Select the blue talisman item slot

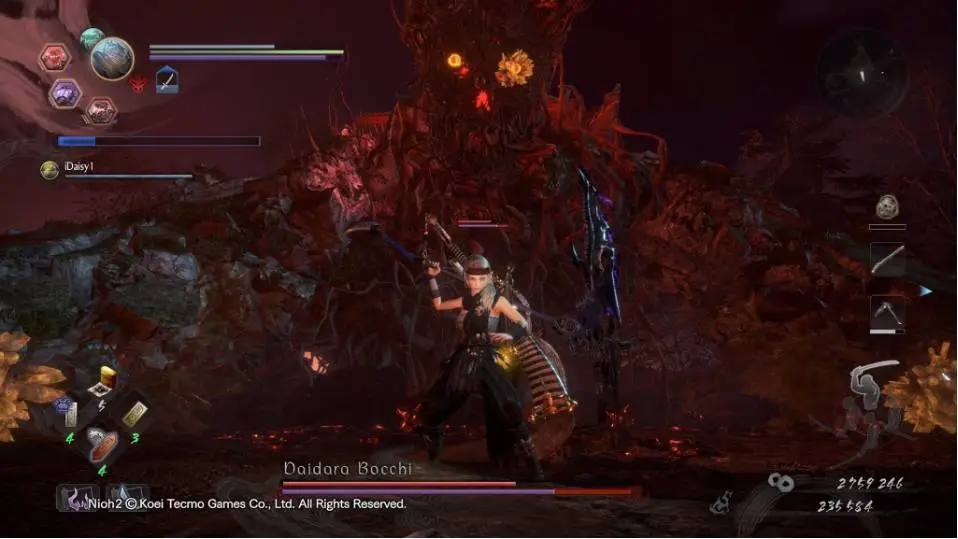(x=66, y=411)
